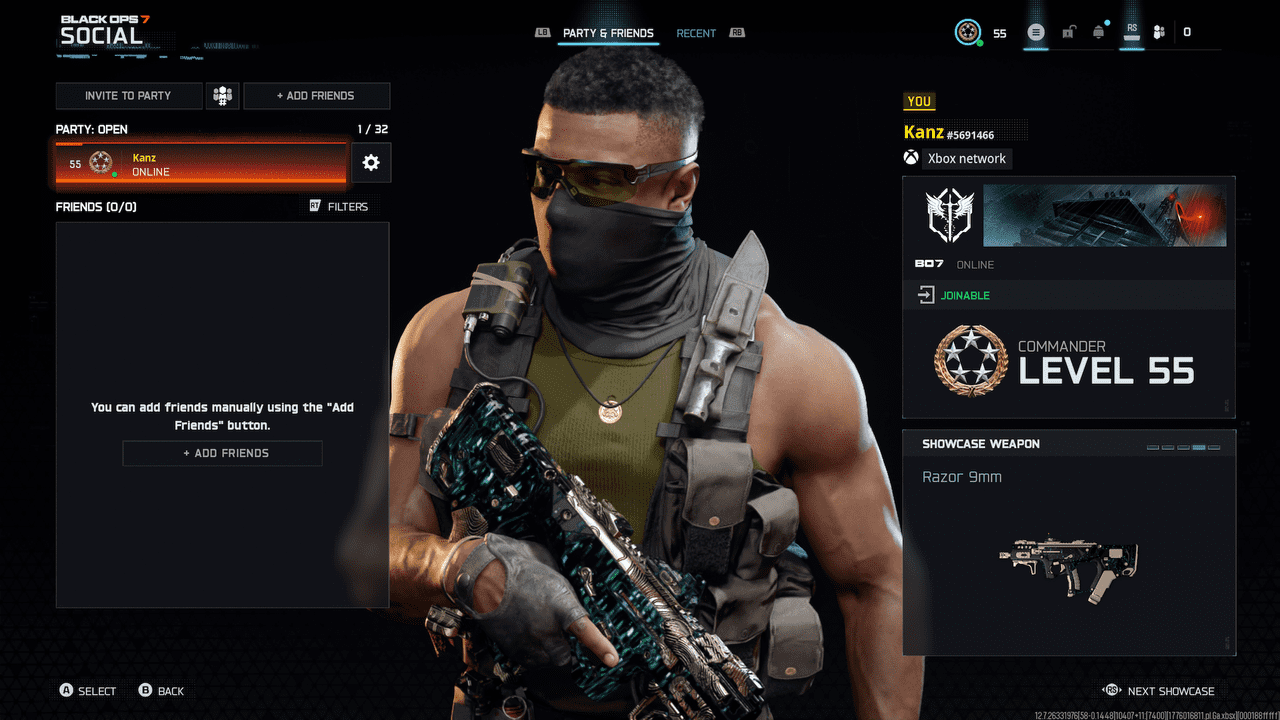Open party settings via the gear icon
Screen dimensions: 1280x720
pyautogui.click(x=371, y=162)
